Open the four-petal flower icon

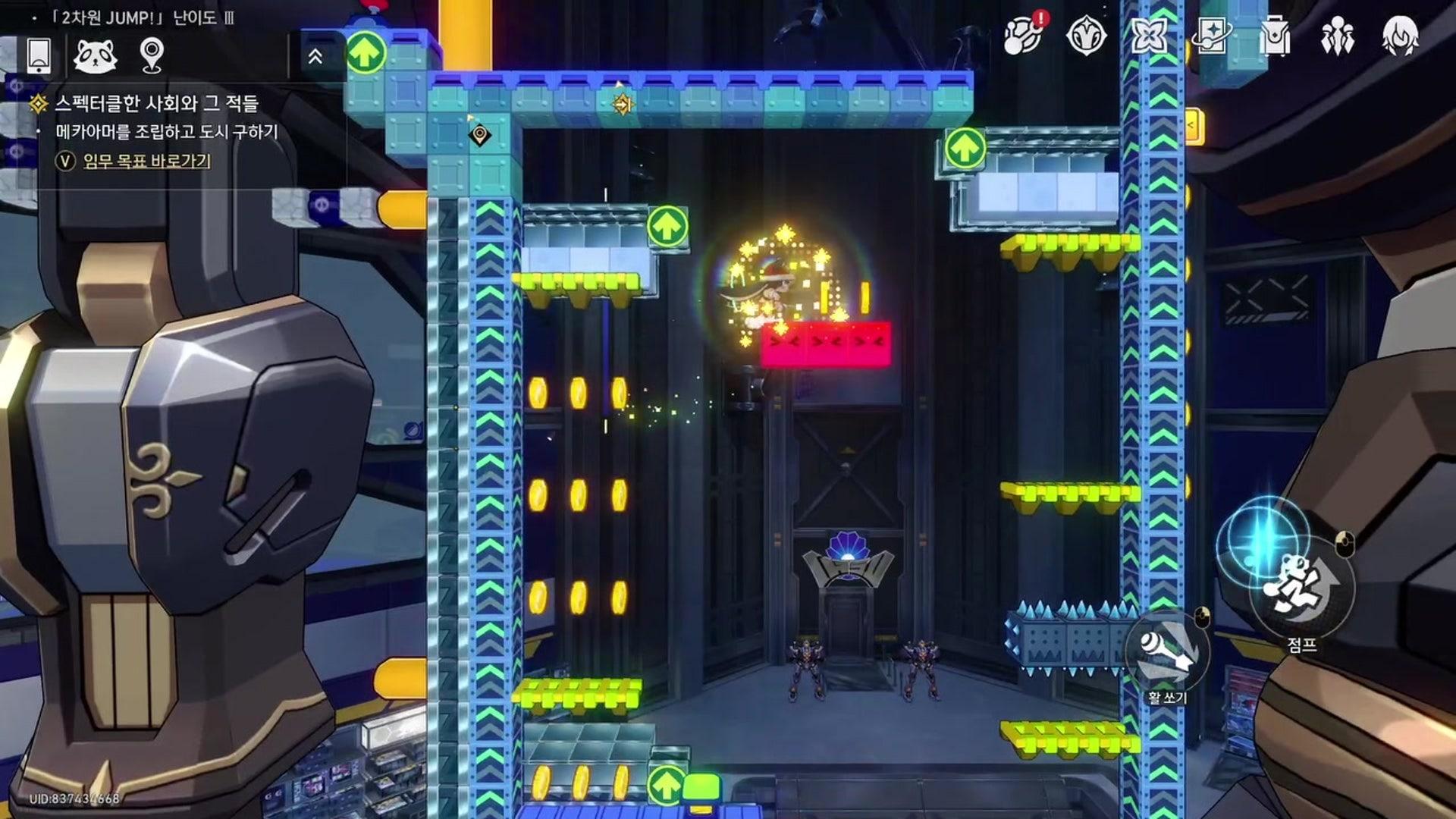(x=1148, y=35)
